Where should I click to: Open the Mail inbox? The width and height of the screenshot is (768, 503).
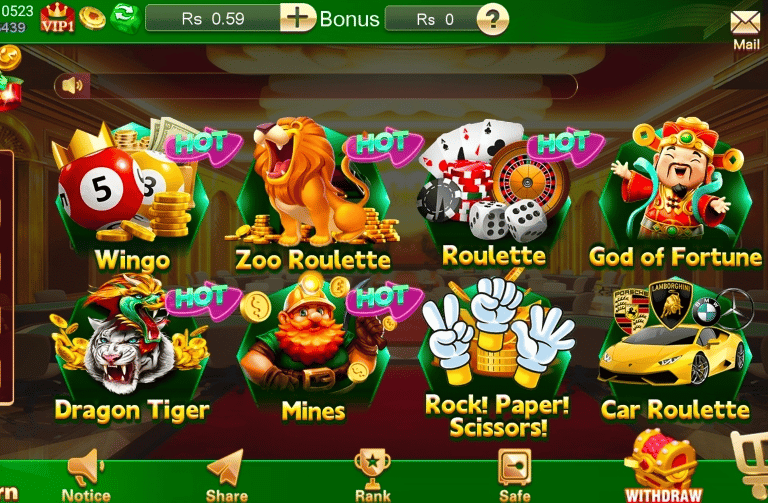(x=745, y=26)
